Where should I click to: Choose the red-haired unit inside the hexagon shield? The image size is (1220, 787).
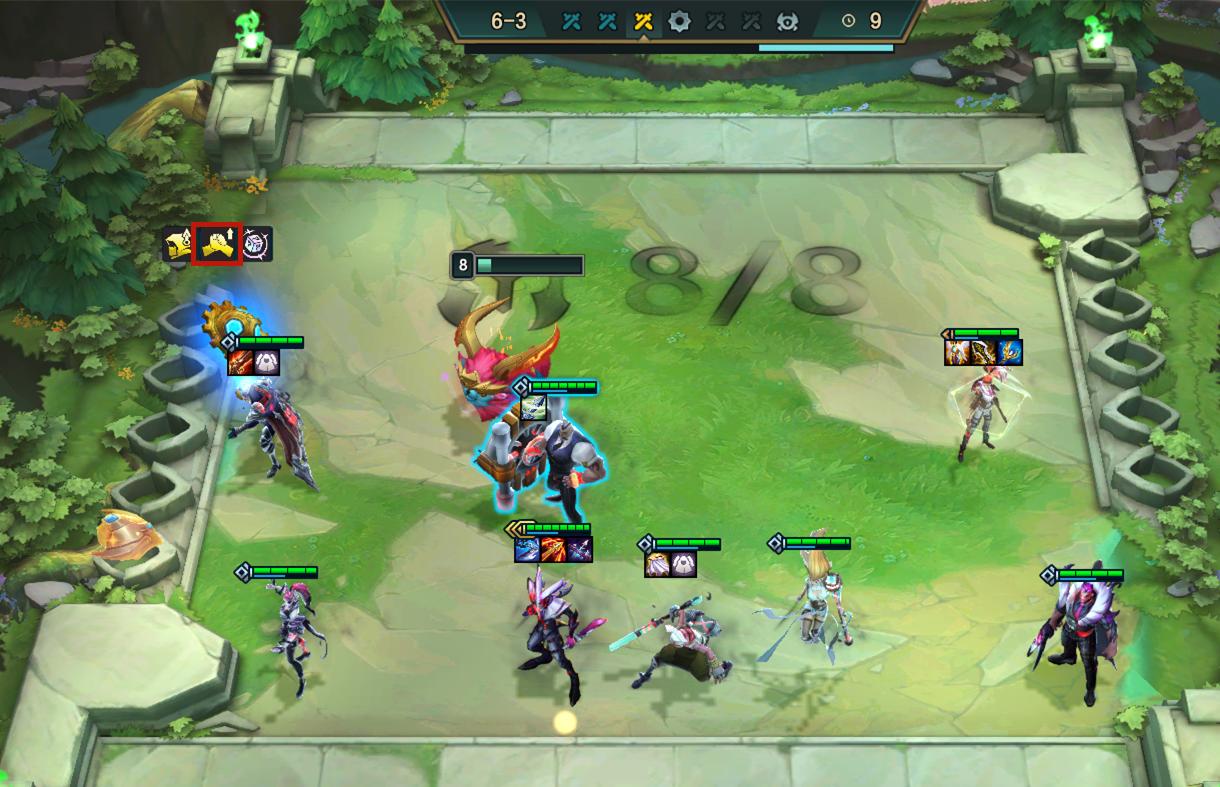975,412
